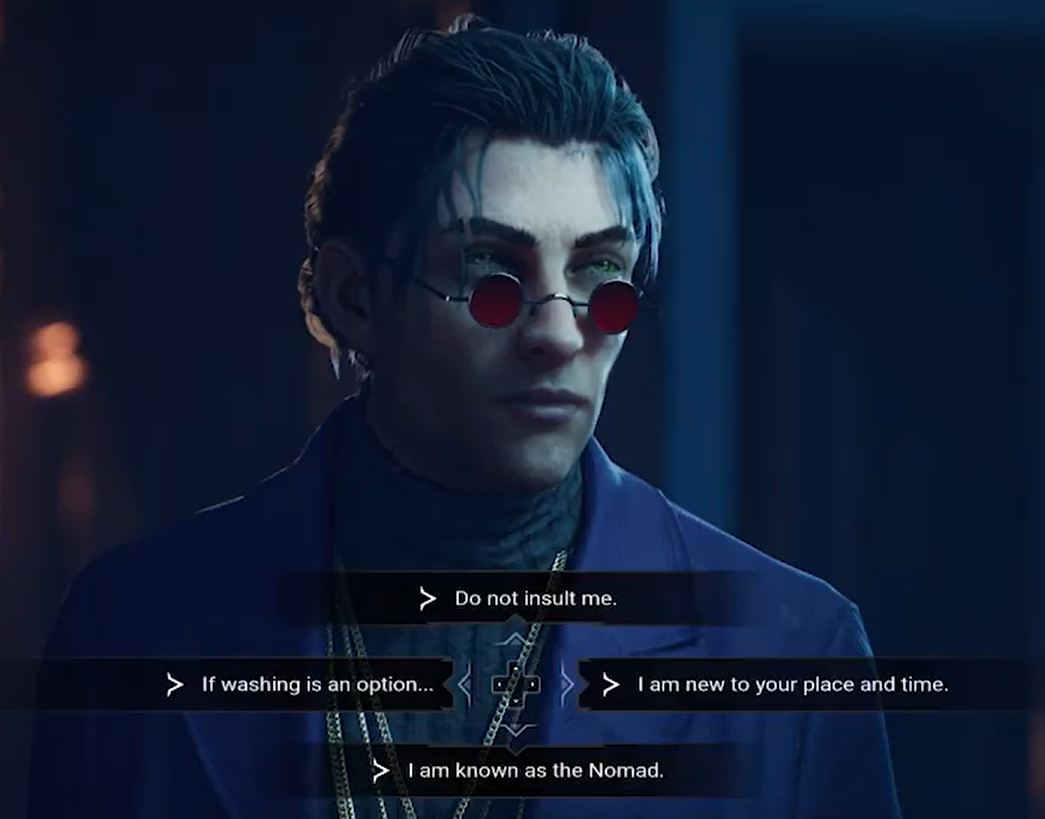The image size is (1045, 819).
Task: Answer "I am known as the Nomad."
Action: [x=535, y=771]
